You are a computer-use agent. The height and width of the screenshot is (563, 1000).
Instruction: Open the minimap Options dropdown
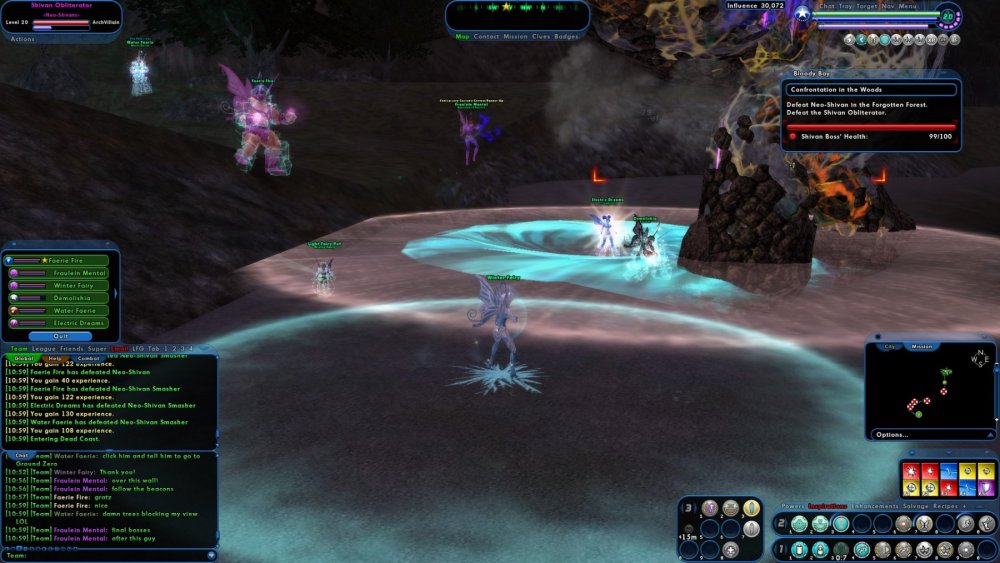892,435
